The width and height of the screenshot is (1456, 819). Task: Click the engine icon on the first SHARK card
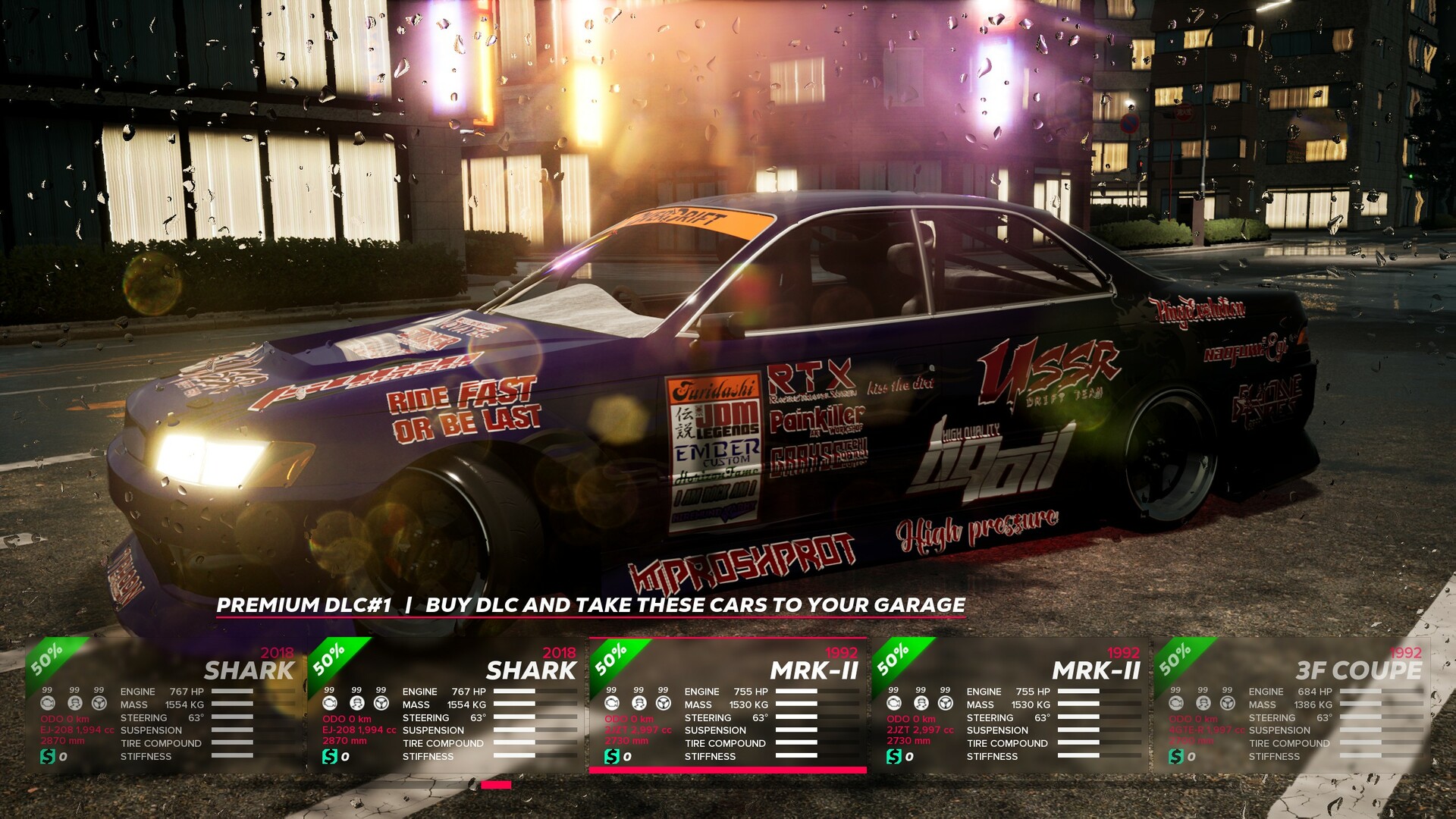point(47,704)
